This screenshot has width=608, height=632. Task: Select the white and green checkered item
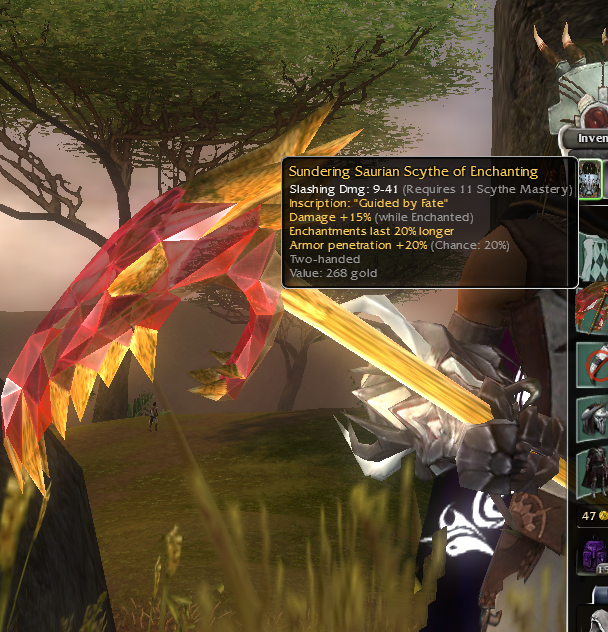(x=593, y=253)
